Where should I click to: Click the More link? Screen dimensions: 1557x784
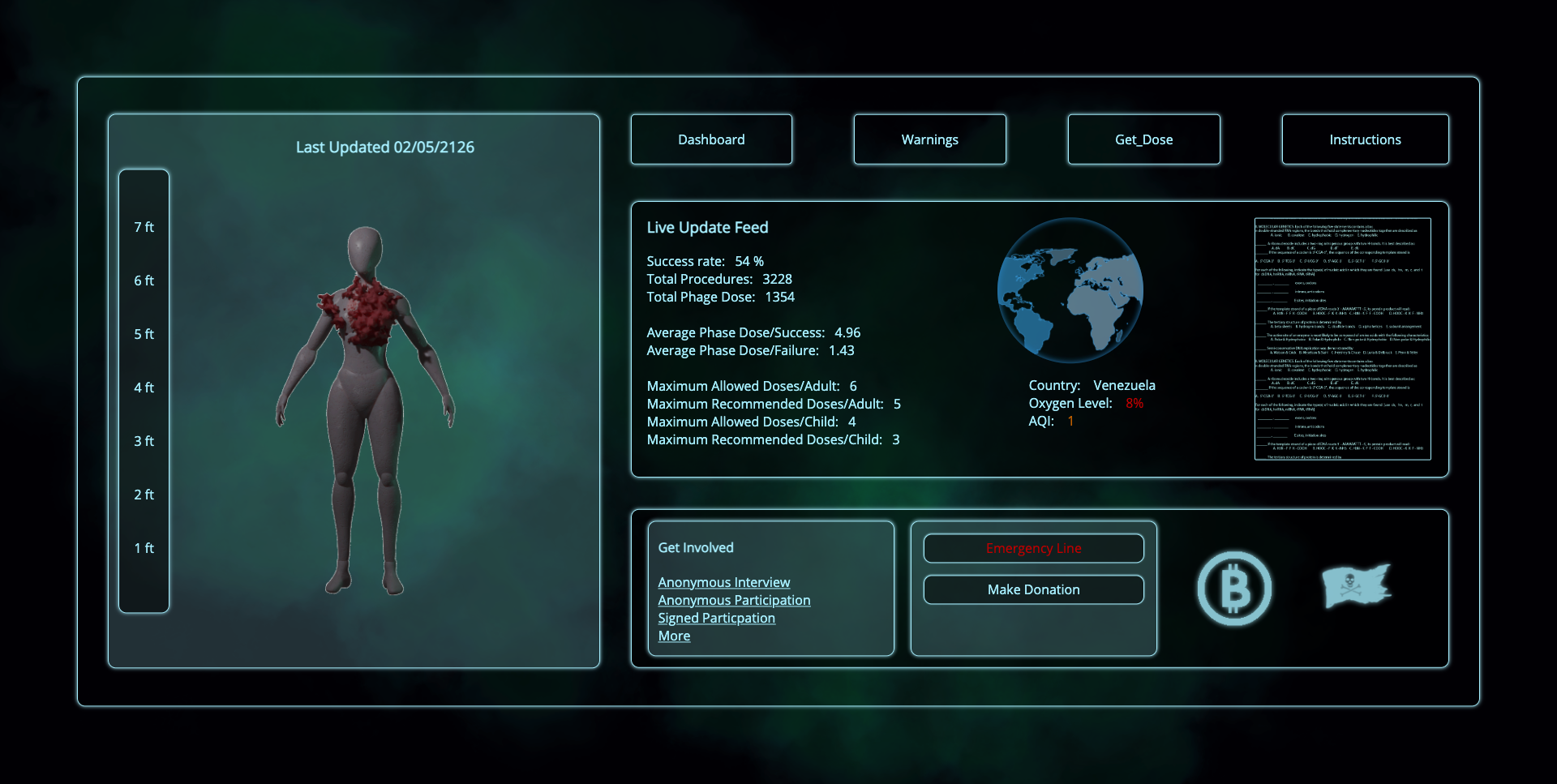click(x=674, y=636)
